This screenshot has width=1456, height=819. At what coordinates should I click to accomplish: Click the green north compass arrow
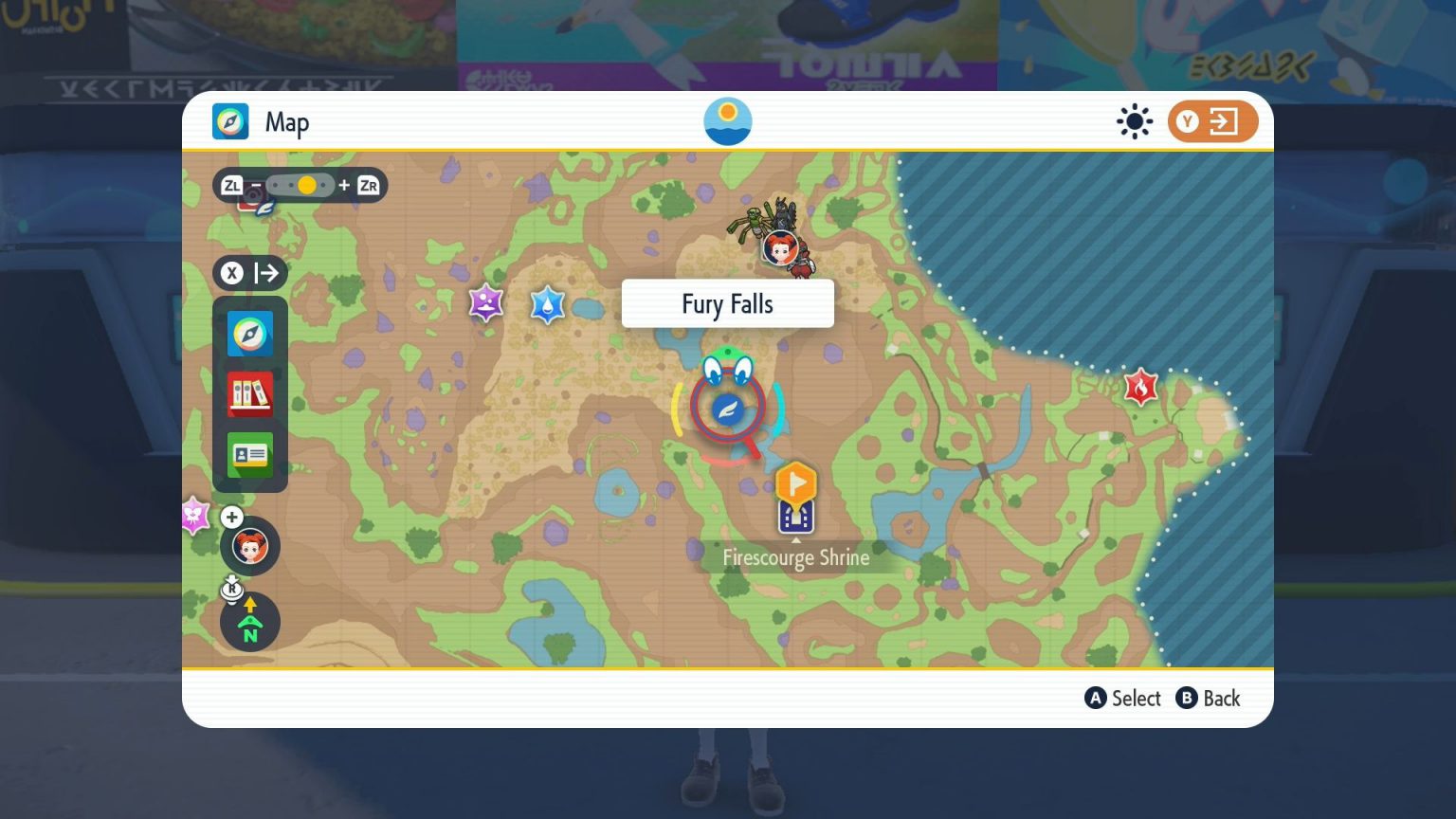coord(249,622)
